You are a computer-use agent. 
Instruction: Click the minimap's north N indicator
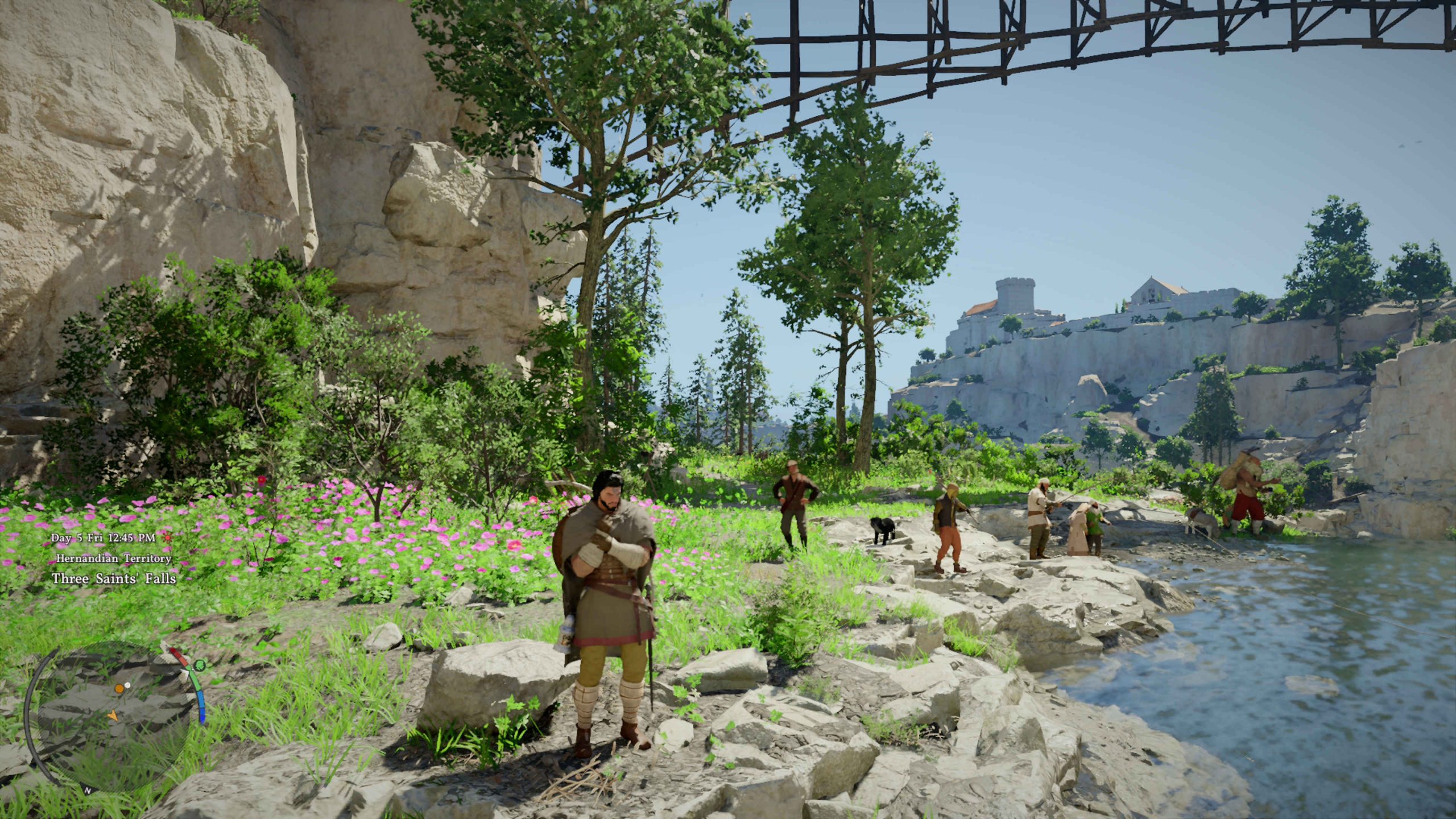coord(88,790)
